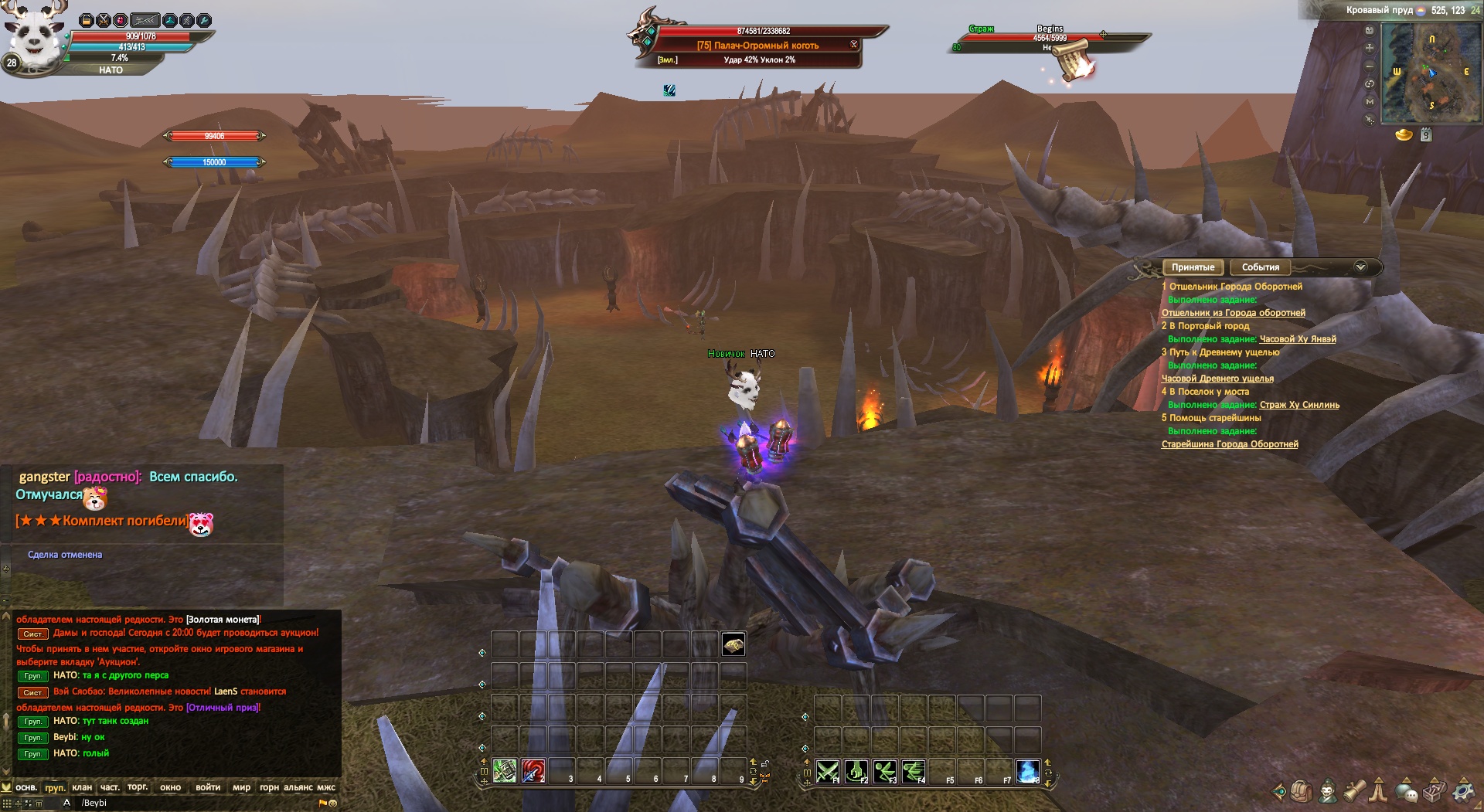Open the character portrait menu icon
Screen dimensions: 1484x812
tap(1328, 791)
